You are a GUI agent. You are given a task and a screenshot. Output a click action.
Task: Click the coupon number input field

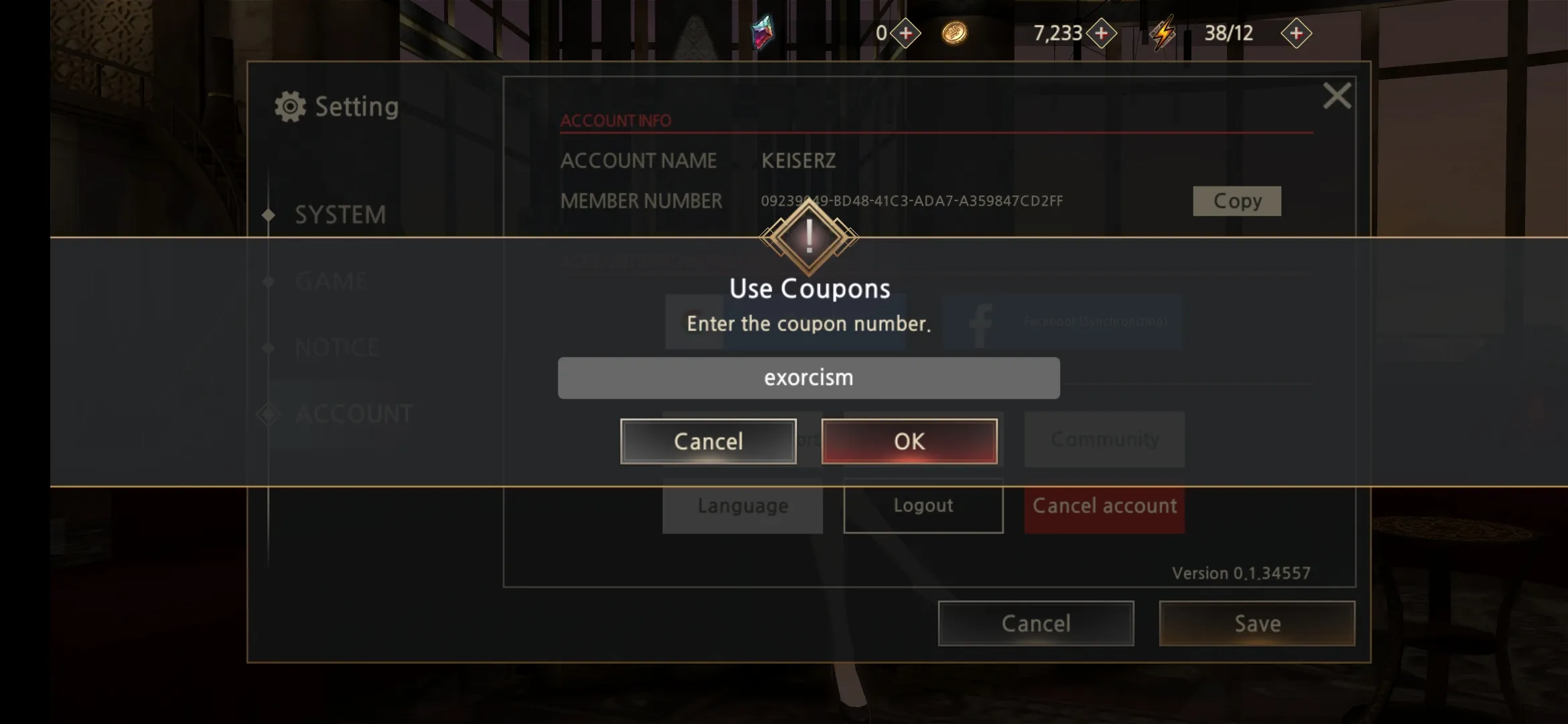(808, 378)
